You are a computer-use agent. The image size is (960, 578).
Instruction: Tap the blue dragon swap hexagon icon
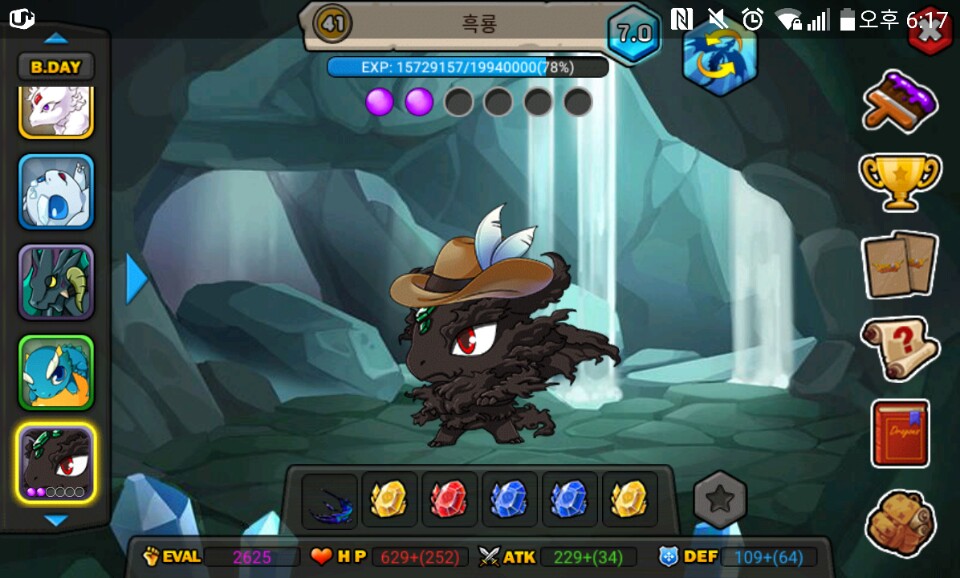[720, 58]
